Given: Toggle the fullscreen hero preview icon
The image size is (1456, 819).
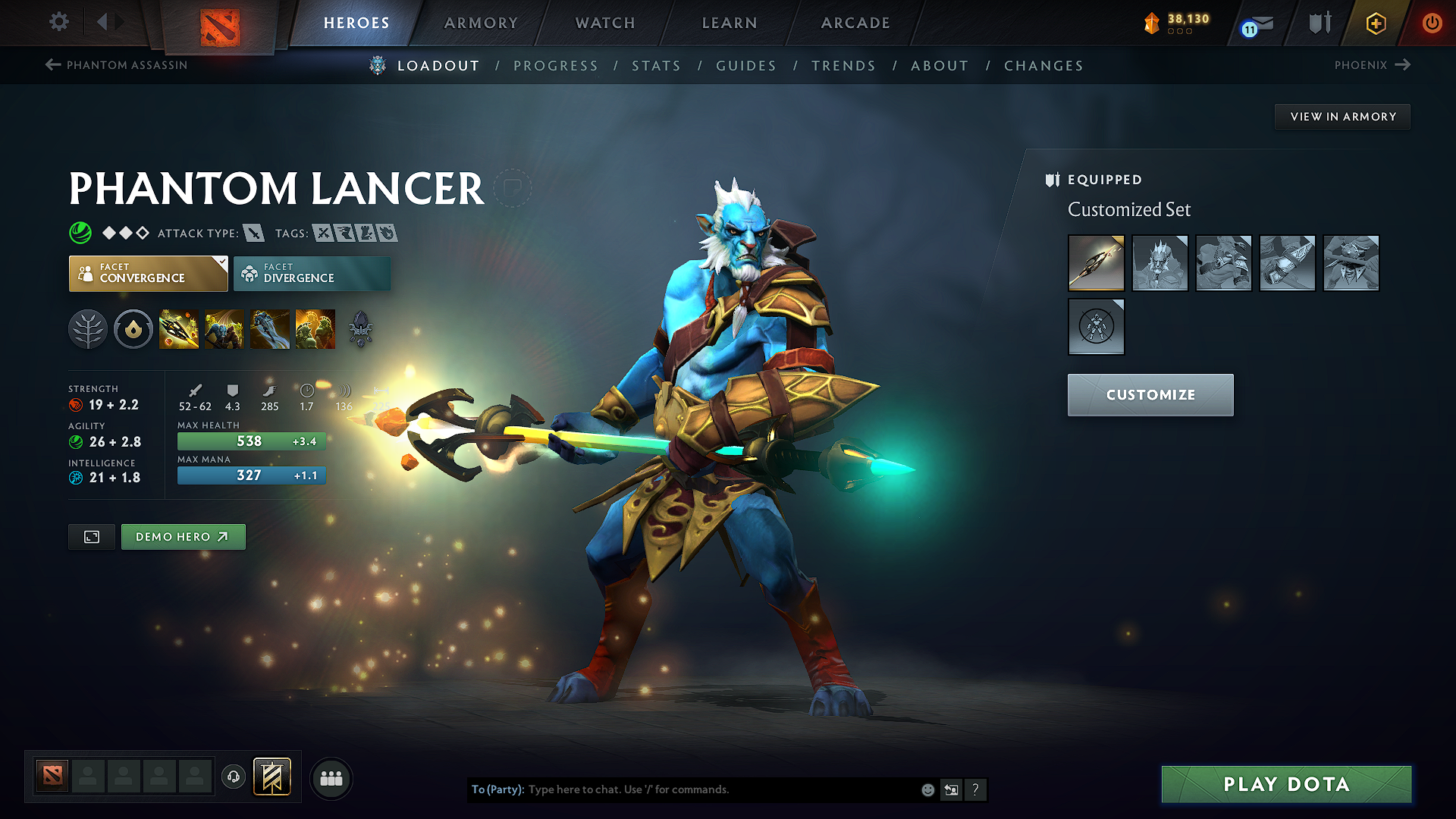Looking at the screenshot, I should point(91,536).
